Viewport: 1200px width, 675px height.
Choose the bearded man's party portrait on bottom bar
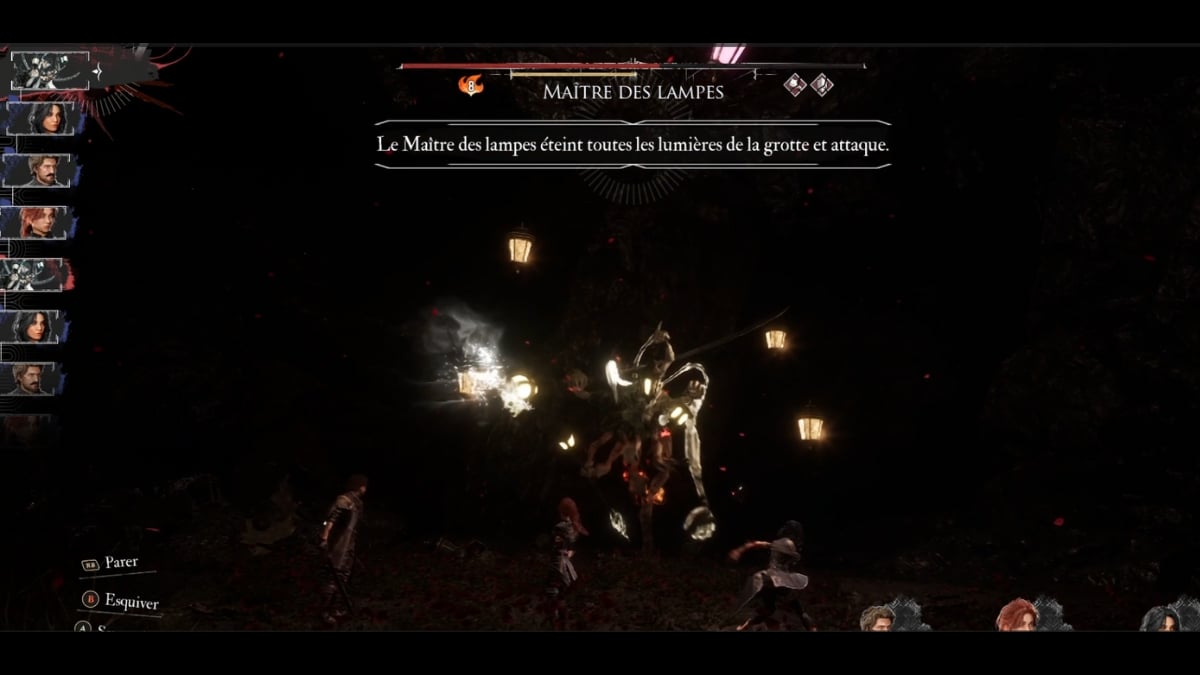coord(877,618)
